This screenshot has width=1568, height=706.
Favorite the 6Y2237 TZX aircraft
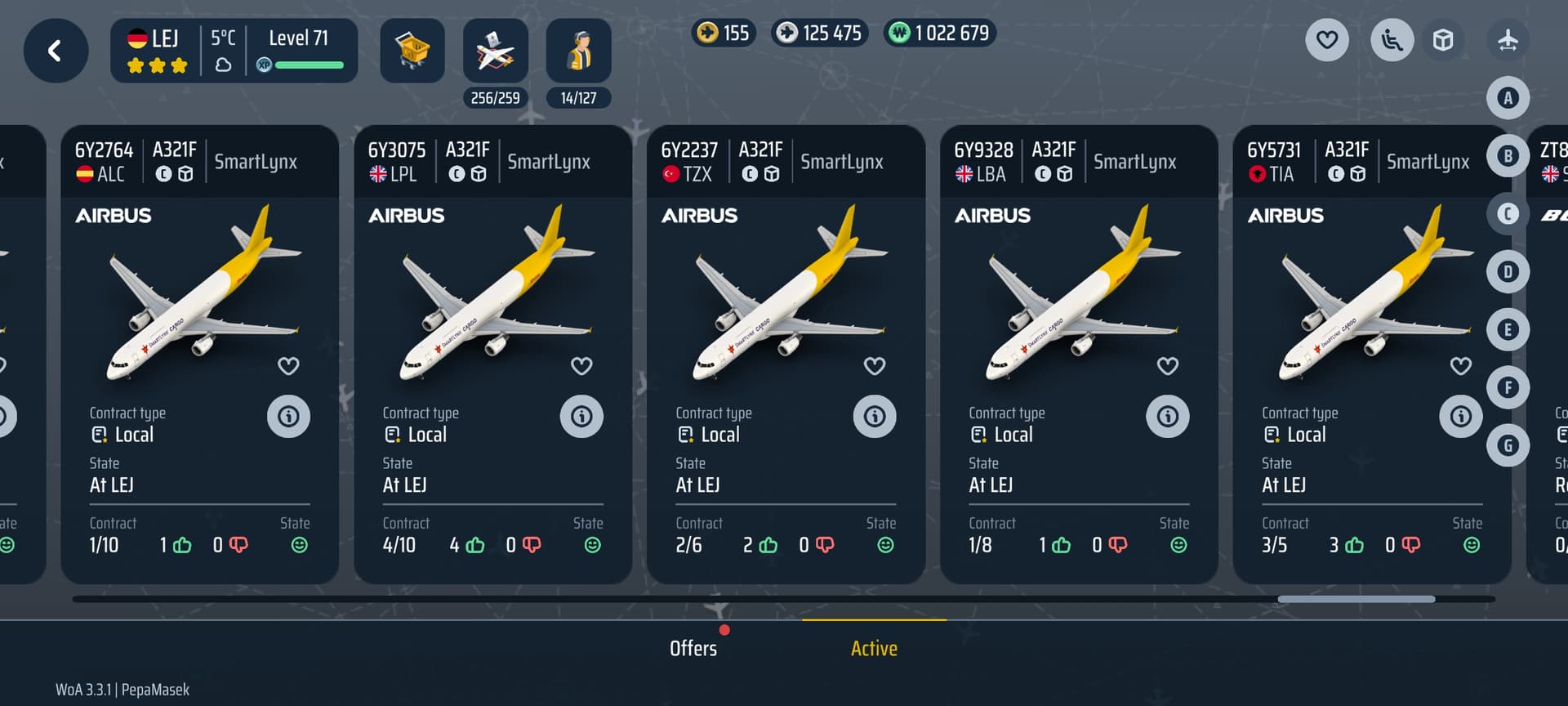point(875,366)
